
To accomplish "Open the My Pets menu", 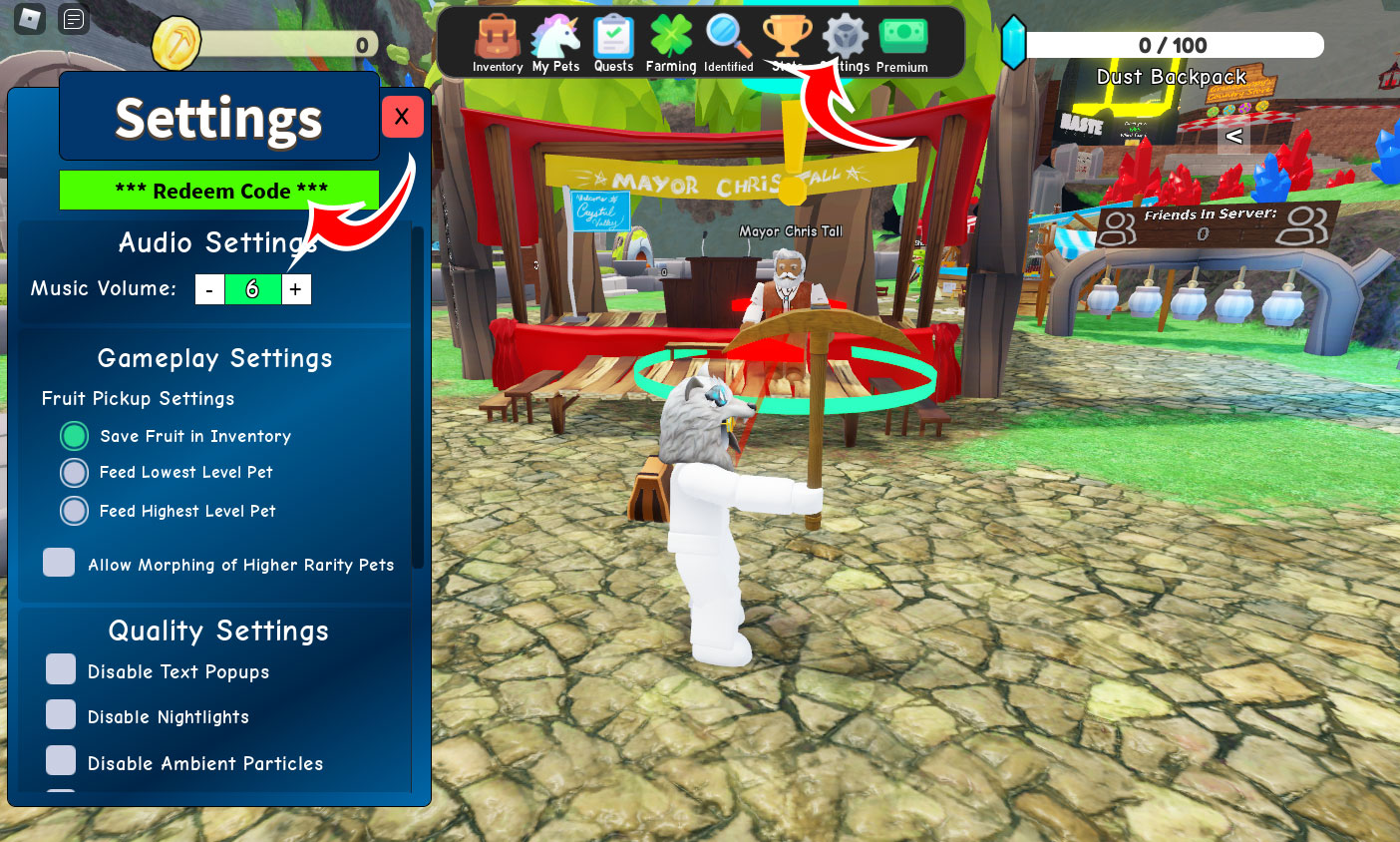I will pyautogui.click(x=555, y=42).
